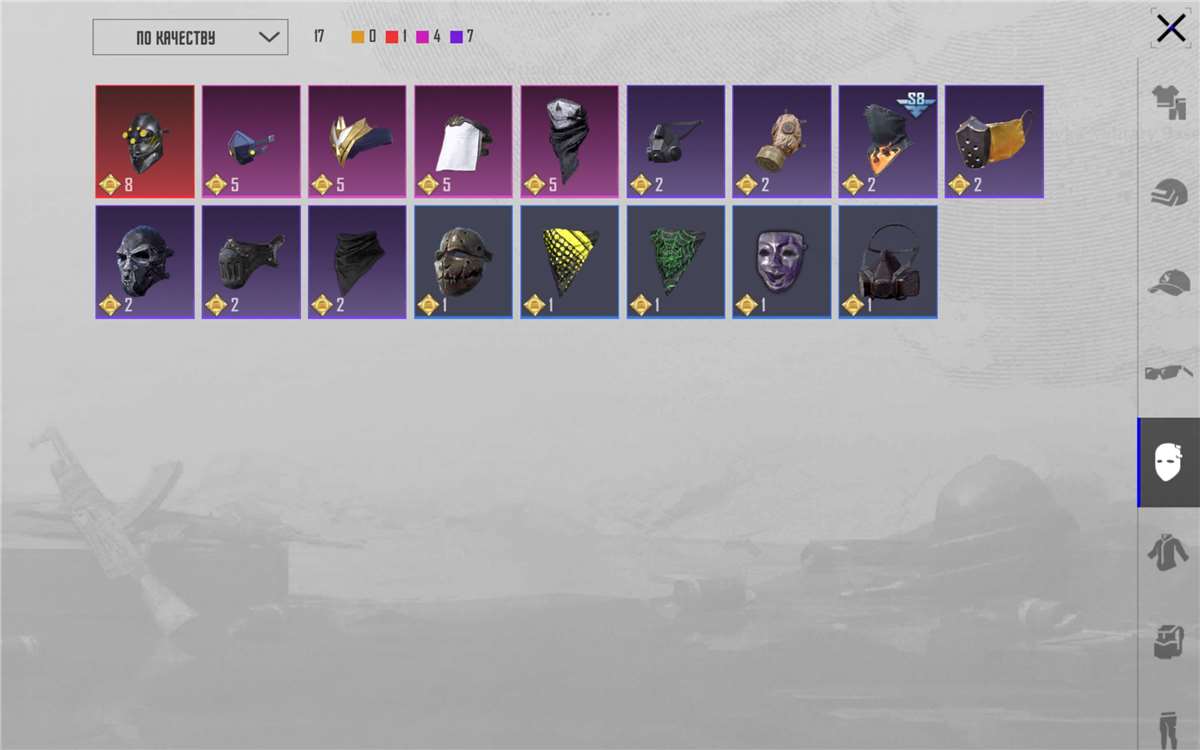The width and height of the screenshot is (1200, 750).
Task: Select the white cloth face mask
Action: point(463,141)
